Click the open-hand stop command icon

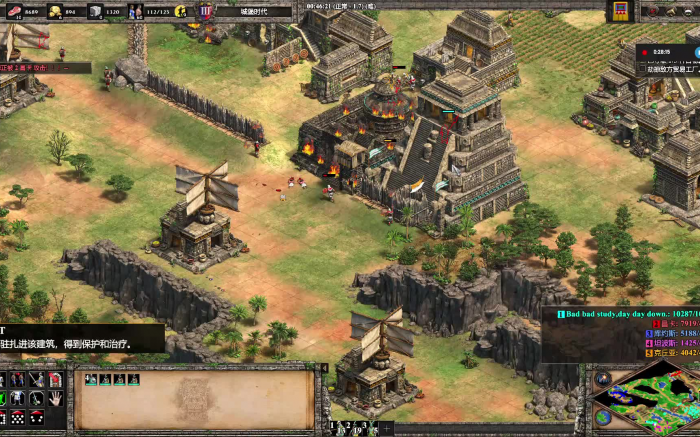tap(56, 398)
